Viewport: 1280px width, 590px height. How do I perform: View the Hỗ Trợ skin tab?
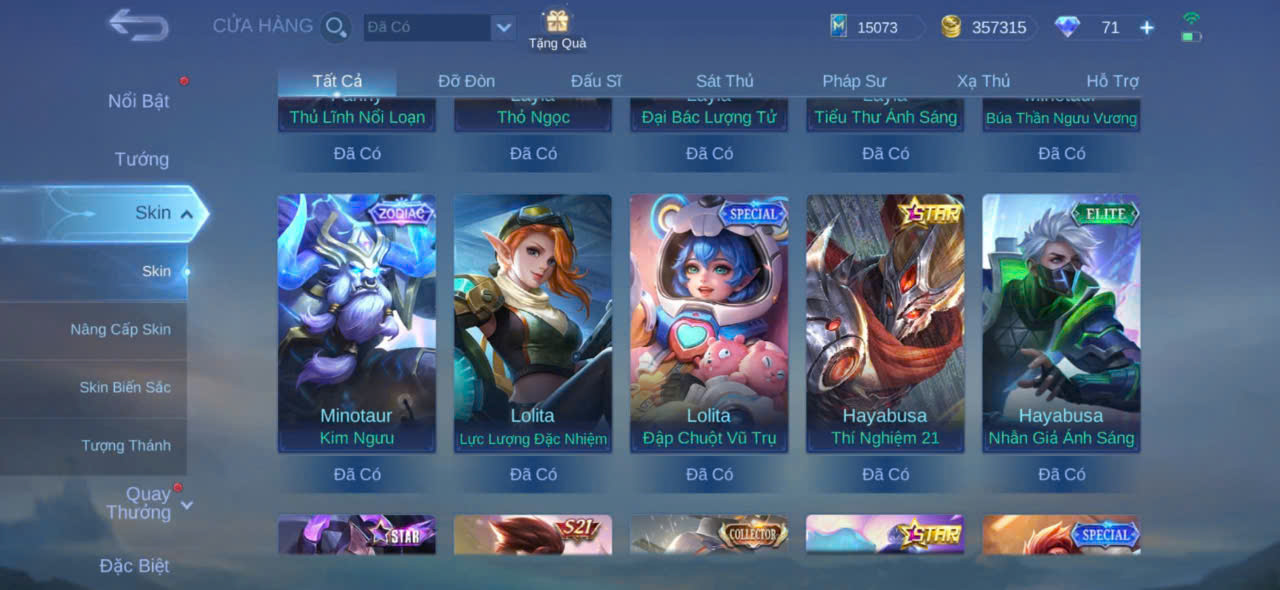click(x=1112, y=81)
